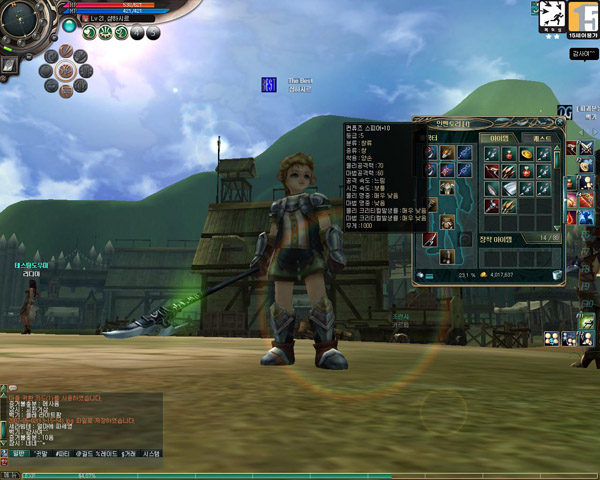The image size is (600, 480).
Task: Click the center icon of the radial menu
Action: pyautogui.click(x=66, y=70)
